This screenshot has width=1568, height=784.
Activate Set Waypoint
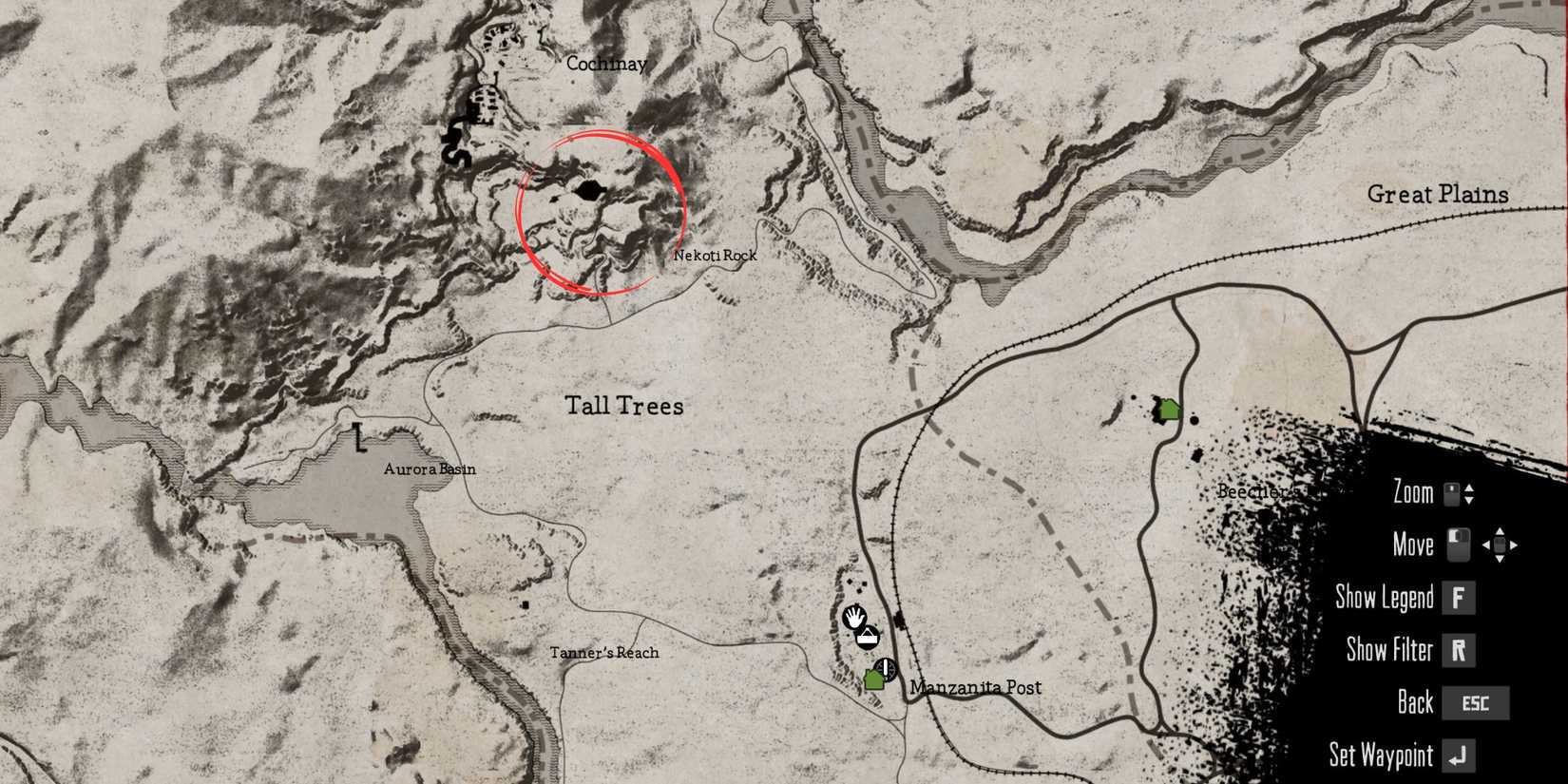pyautogui.click(x=1381, y=755)
